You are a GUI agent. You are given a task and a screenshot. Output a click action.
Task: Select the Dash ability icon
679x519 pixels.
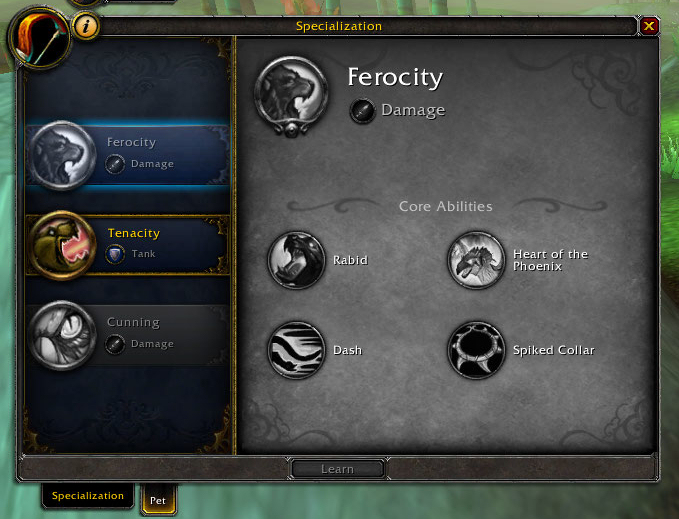click(296, 350)
